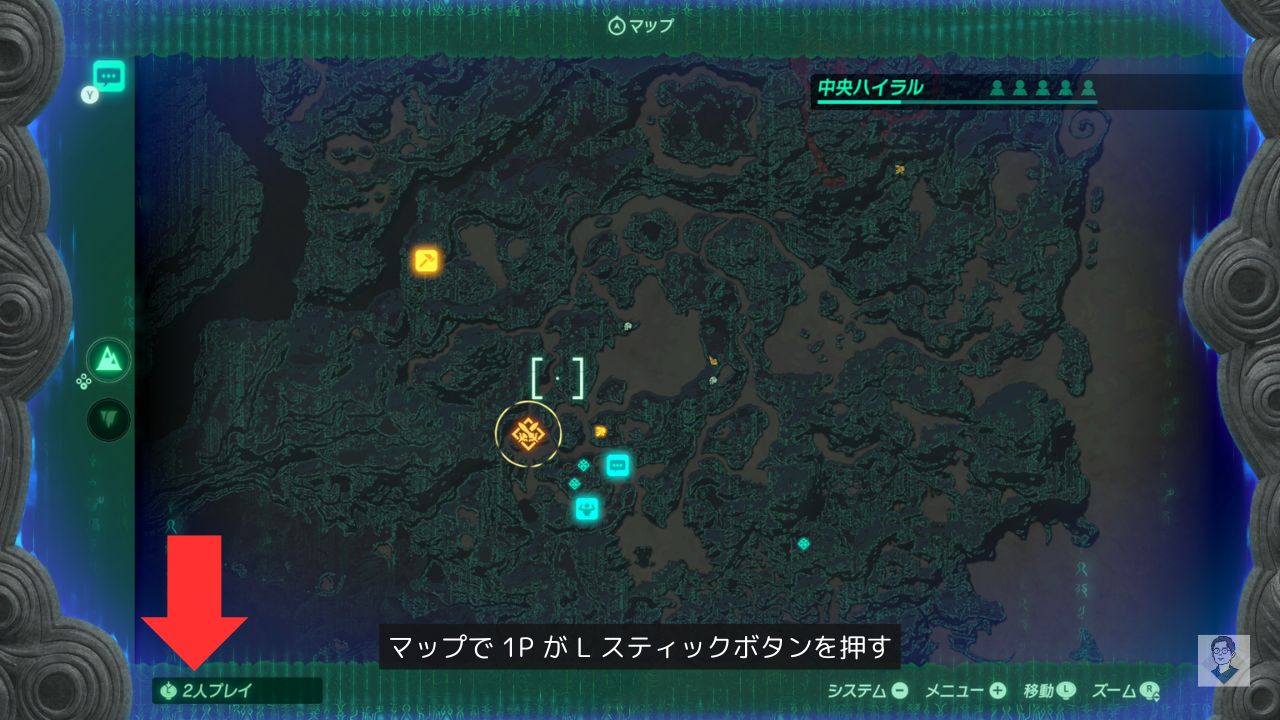Open the speech bubble log icon in the sidebar
Viewport: 1280px width, 720px height.
pos(108,76)
